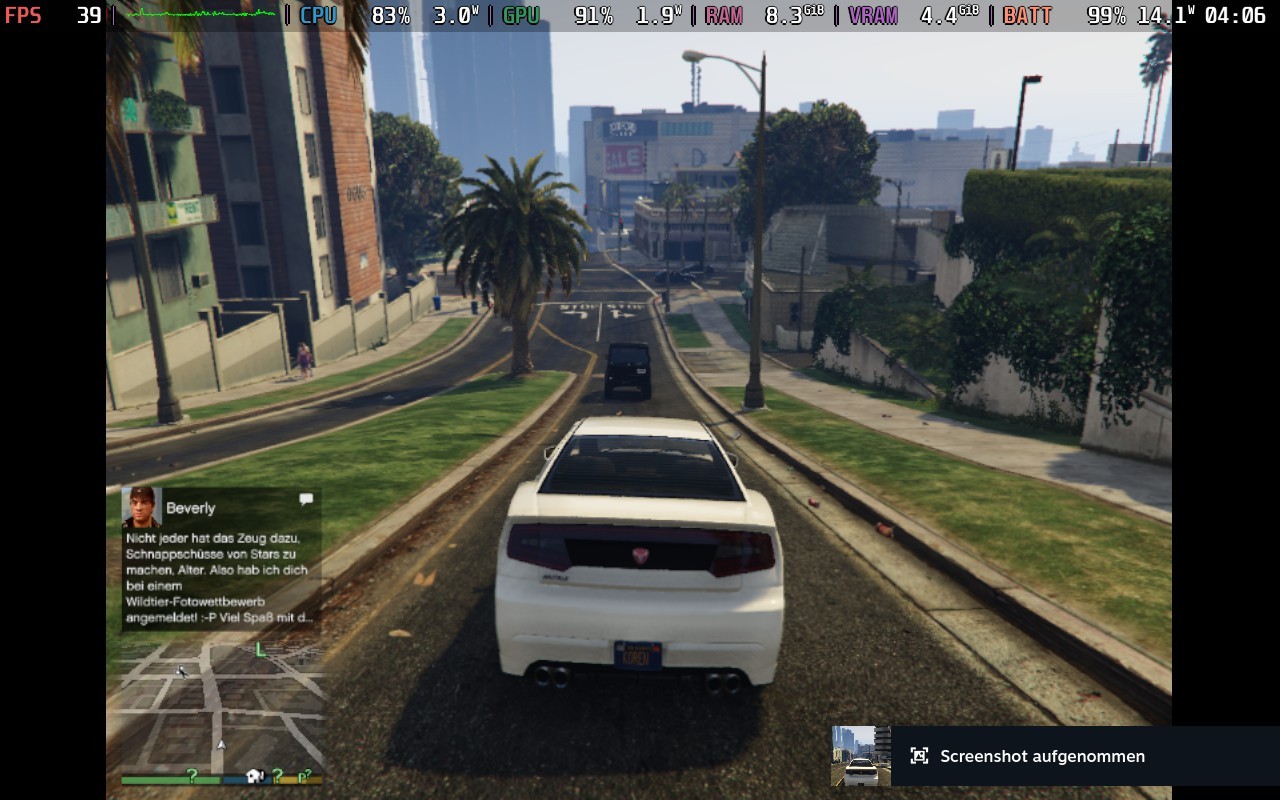This screenshot has width=1280, height=800.
Task: Click Beverly's contact portrait
Action: click(x=141, y=507)
